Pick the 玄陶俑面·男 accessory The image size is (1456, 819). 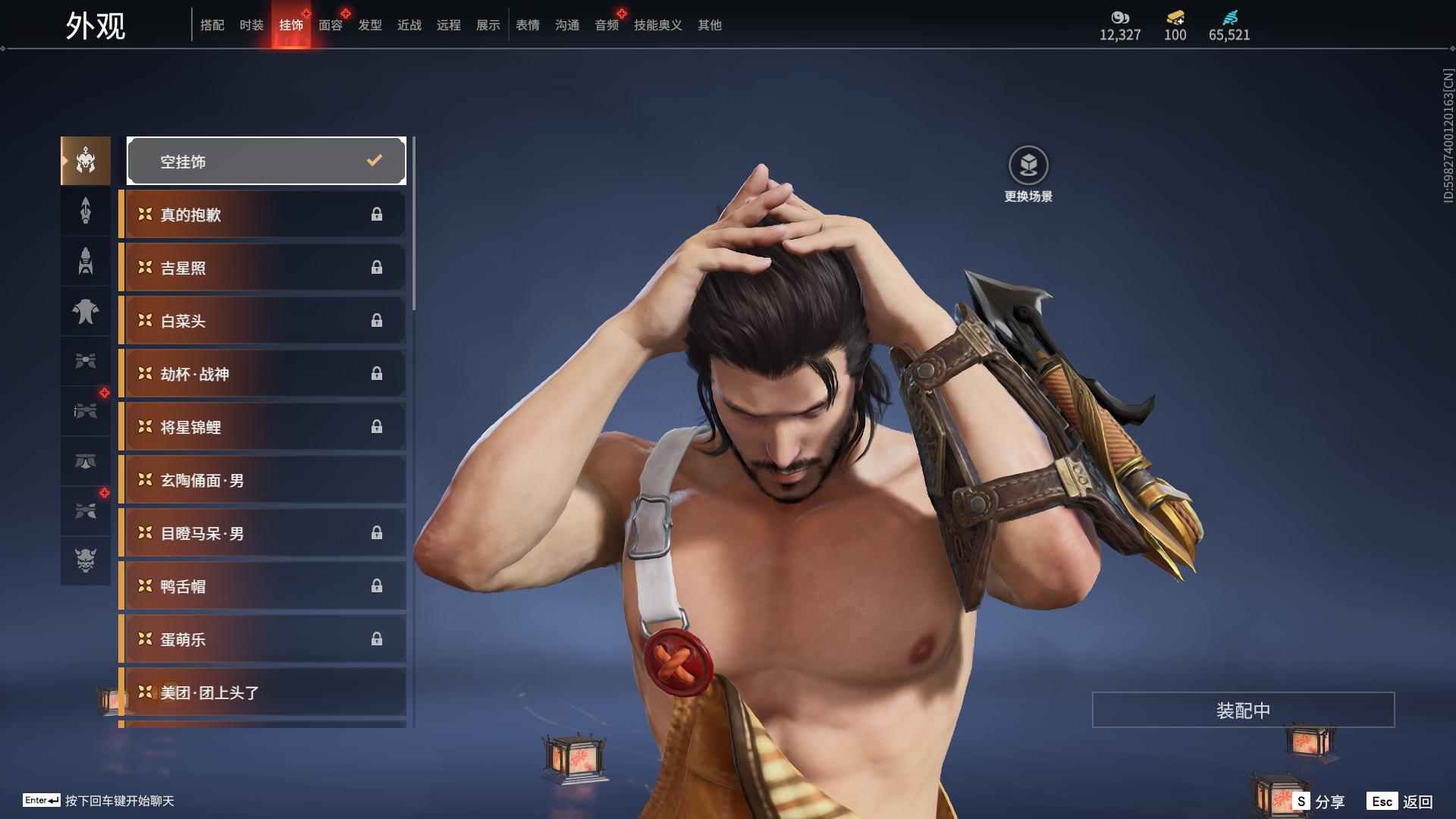[x=263, y=480]
